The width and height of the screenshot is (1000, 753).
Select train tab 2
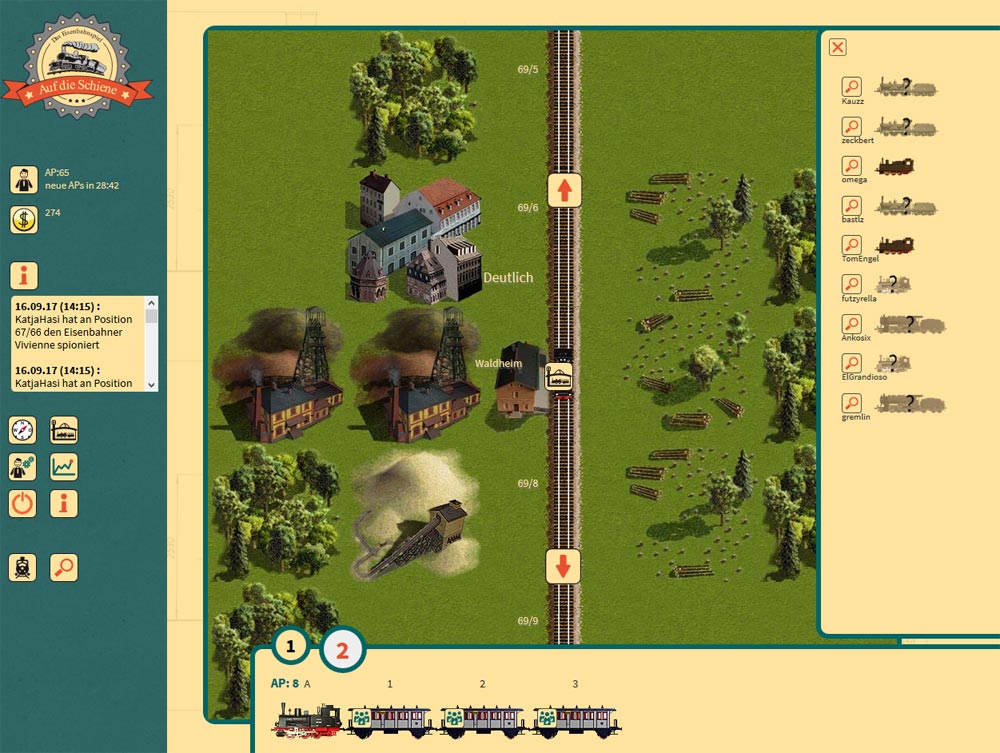342,650
